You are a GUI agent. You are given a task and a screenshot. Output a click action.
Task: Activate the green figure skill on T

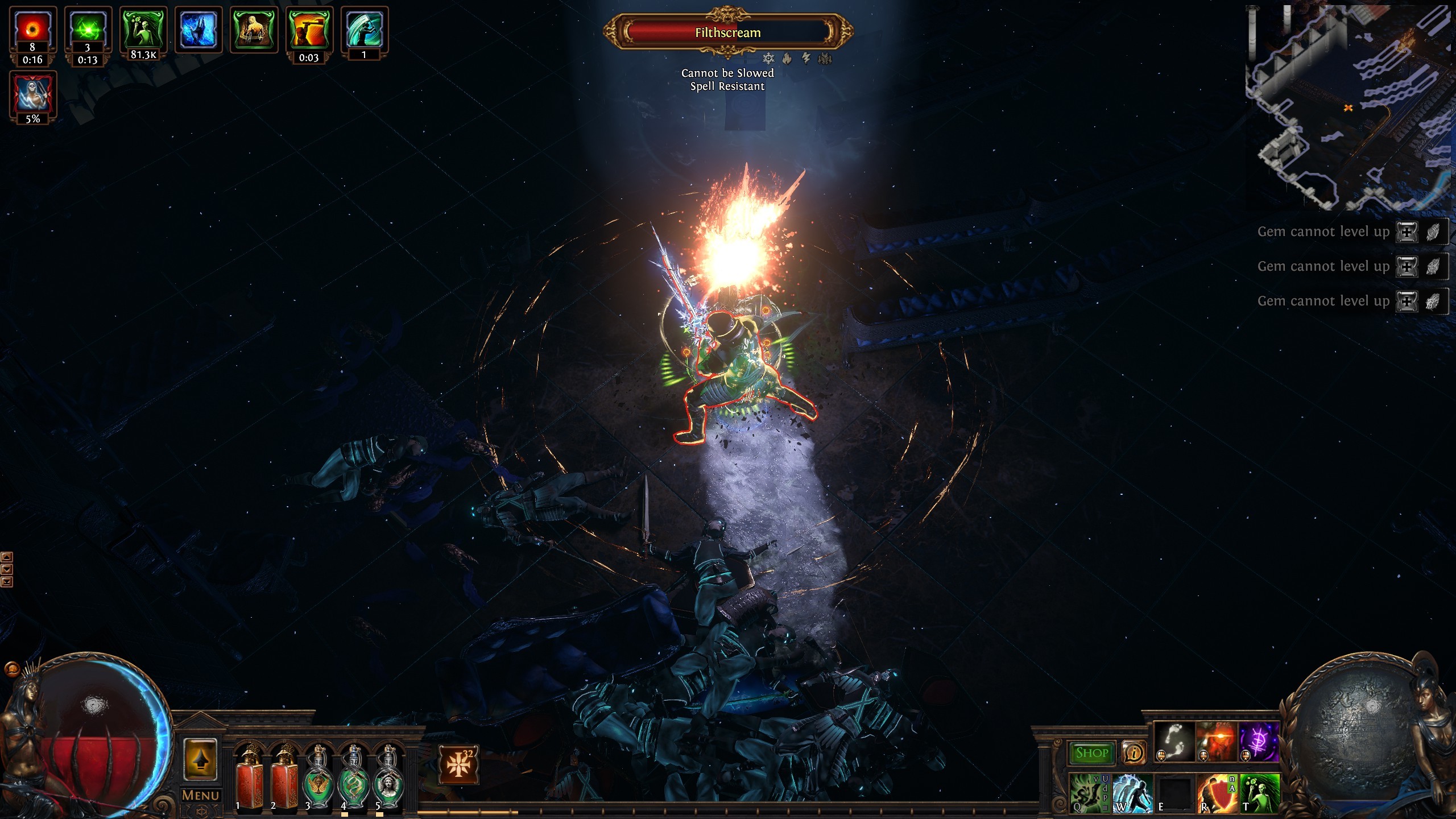coord(1260,792)
